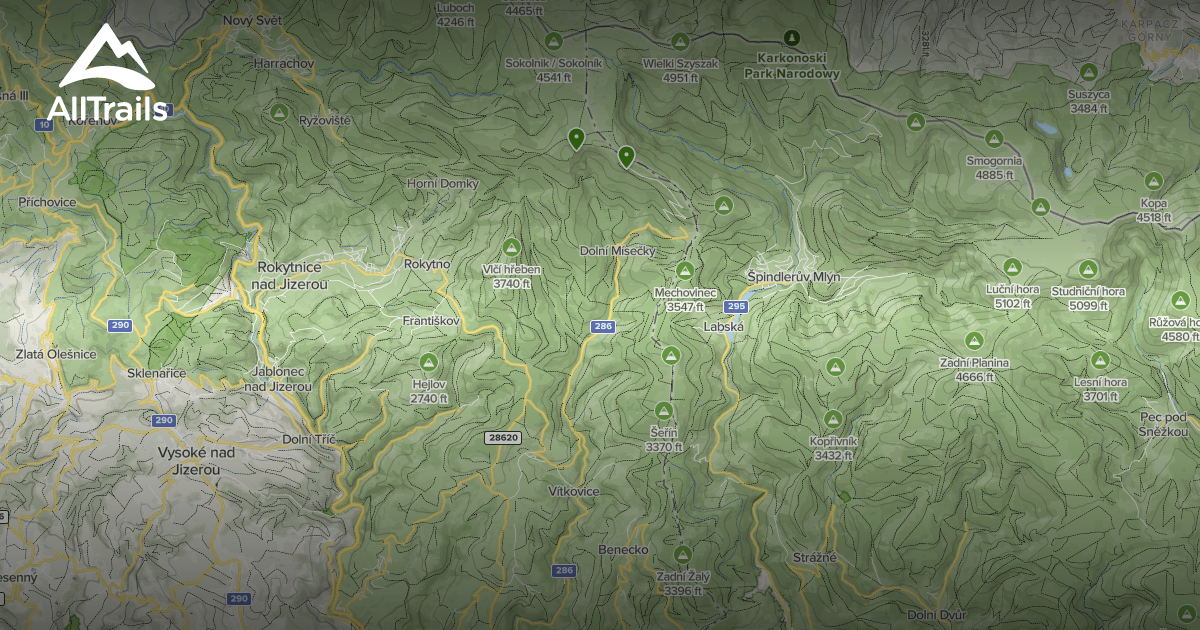Image resolution: width=1200 pixels, height=630 pixels.
Task: Select the Vlčí hřeben peak marker
Action: point(512,247)
